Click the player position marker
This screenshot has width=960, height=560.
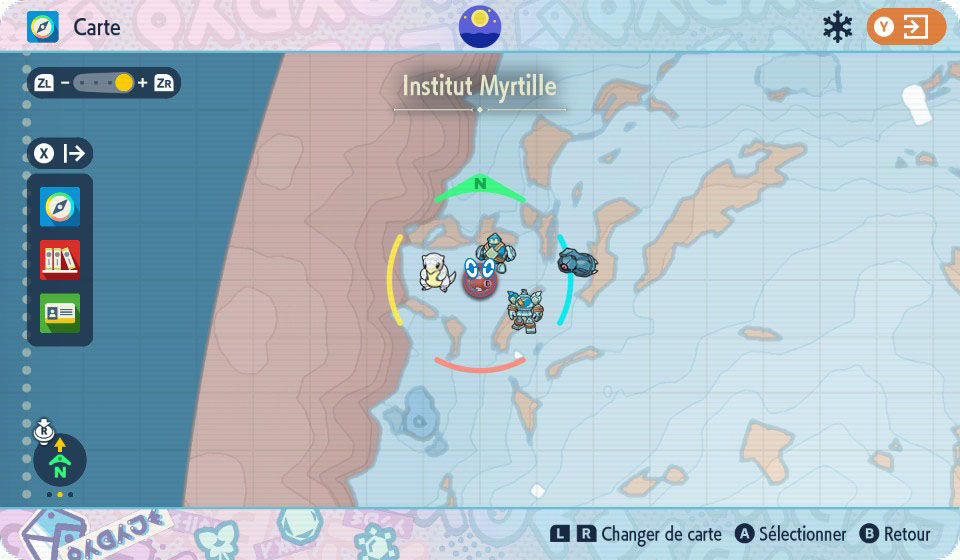pos(480,279)
